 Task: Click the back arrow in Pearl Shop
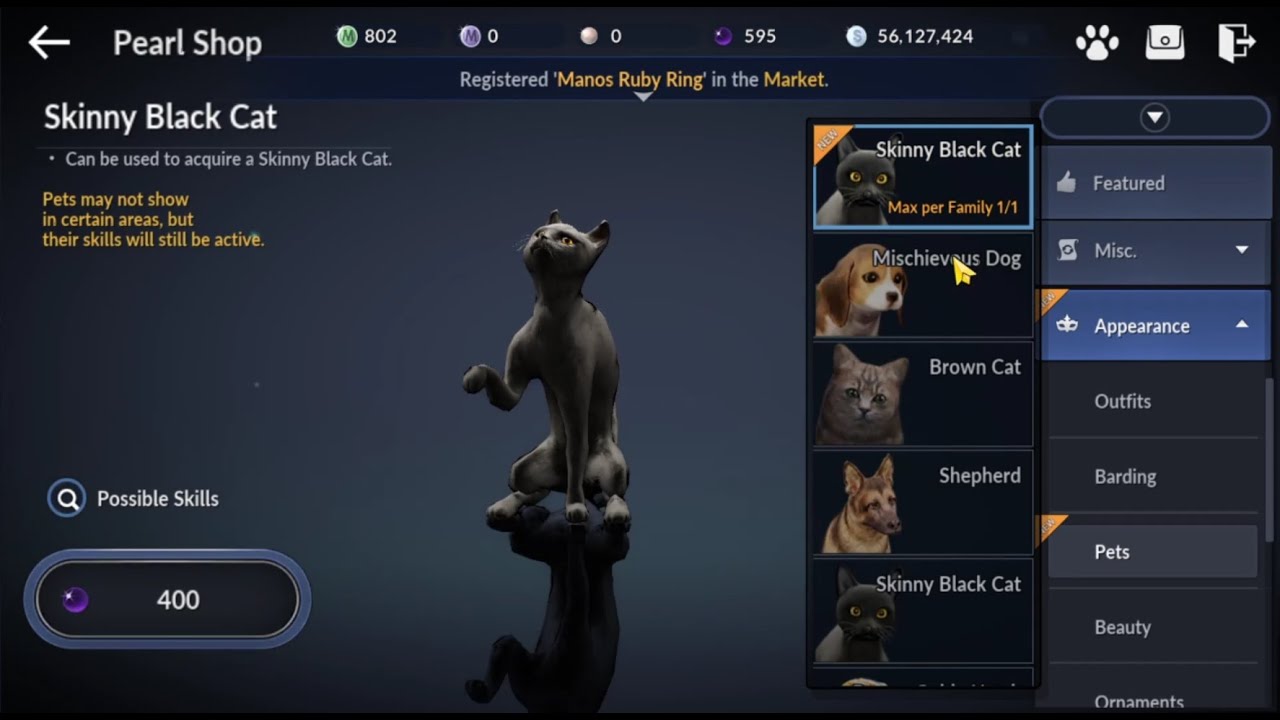click(x=47, y=43)
